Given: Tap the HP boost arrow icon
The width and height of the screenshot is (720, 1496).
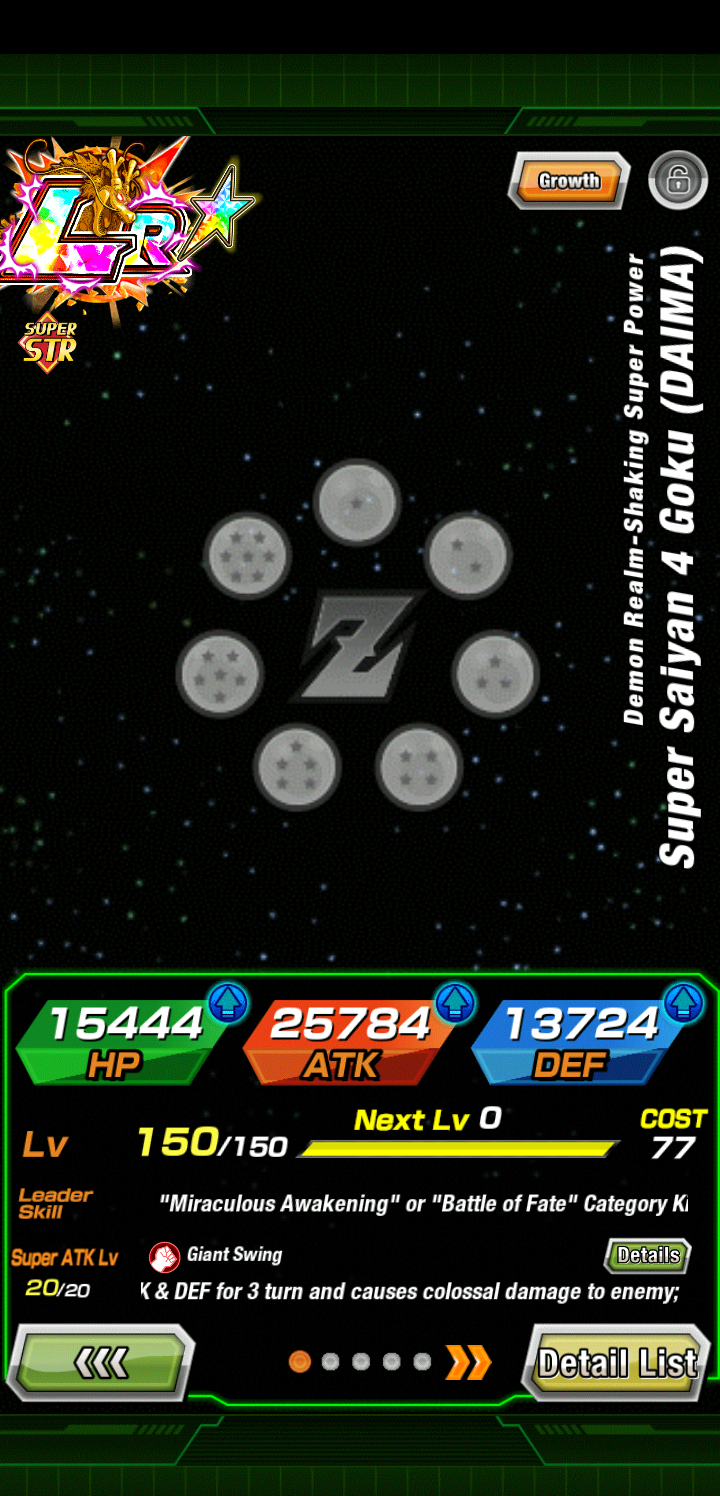Looking at the screenshot, I should [x=228, y=1003].
